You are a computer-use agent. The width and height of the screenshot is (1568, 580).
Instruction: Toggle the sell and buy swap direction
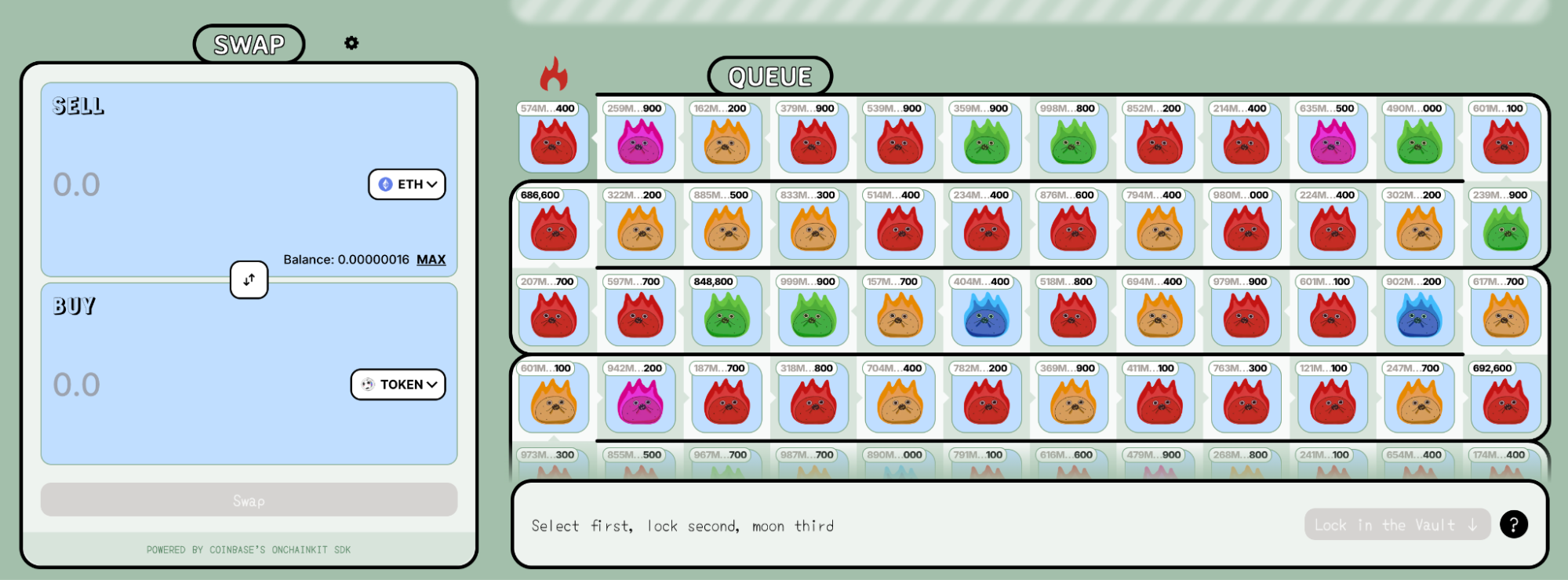[x=249, y=279]
